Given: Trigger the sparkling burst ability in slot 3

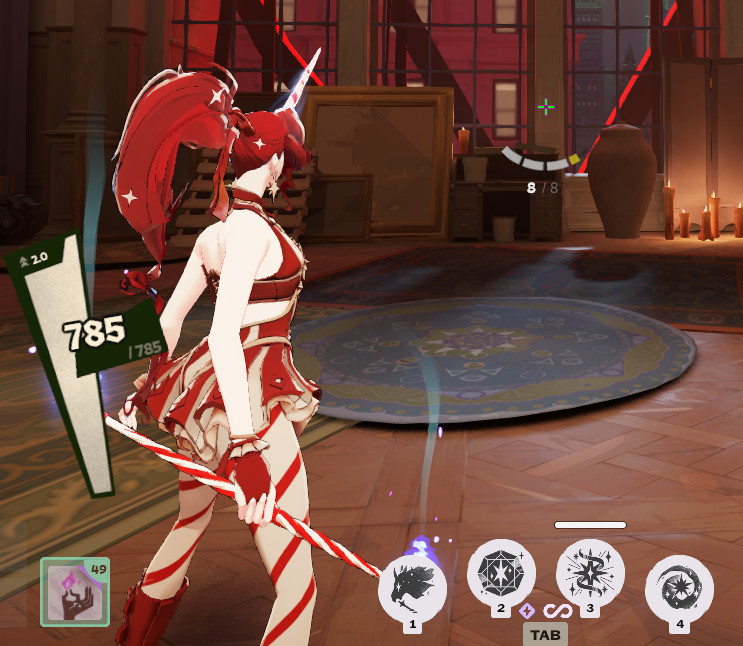Looking at the screenshot, I should pos(590,572).
